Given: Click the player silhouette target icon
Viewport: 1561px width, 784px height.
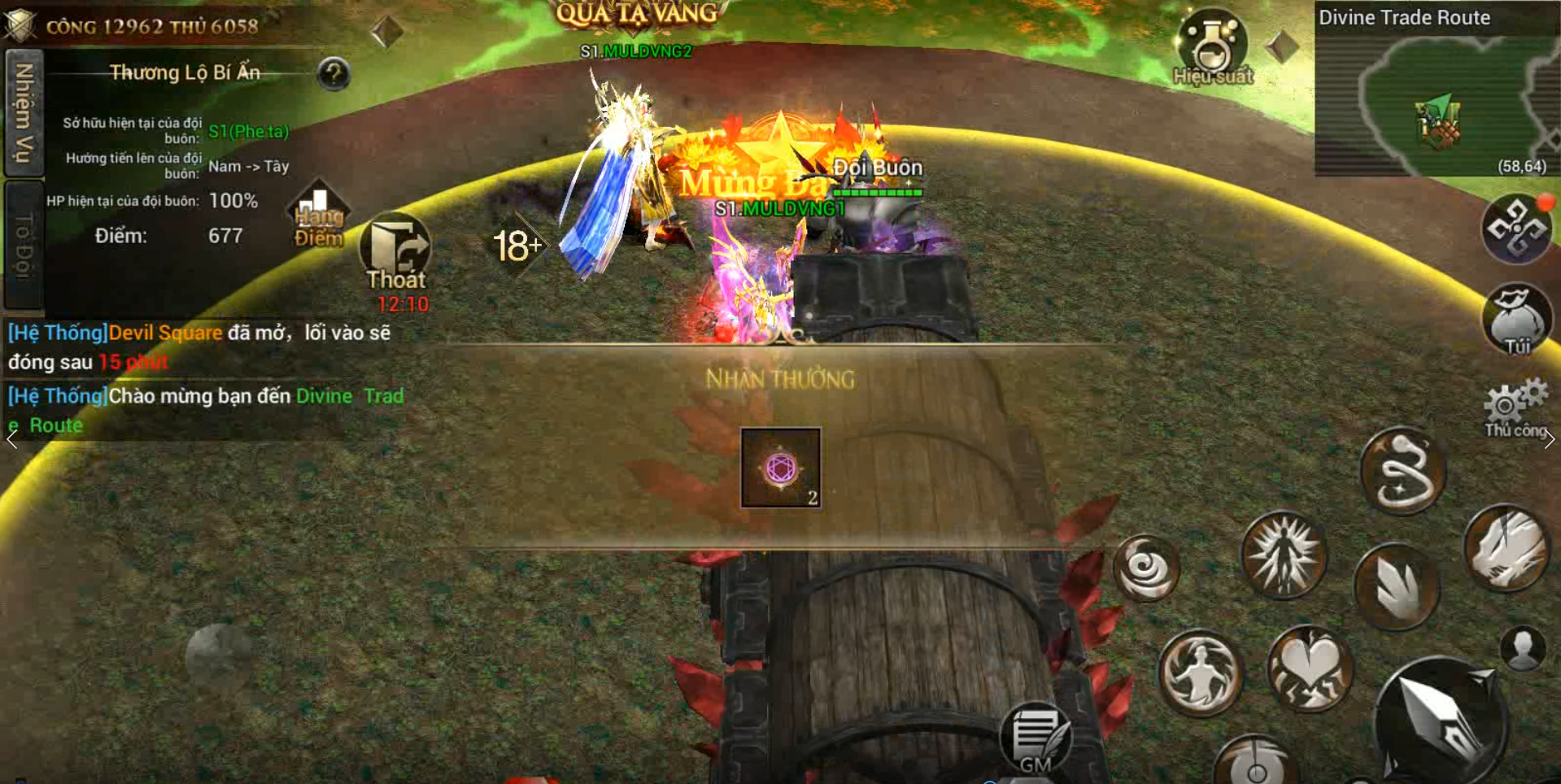Looking at the screenshot, I should [x=1523, y=647].
